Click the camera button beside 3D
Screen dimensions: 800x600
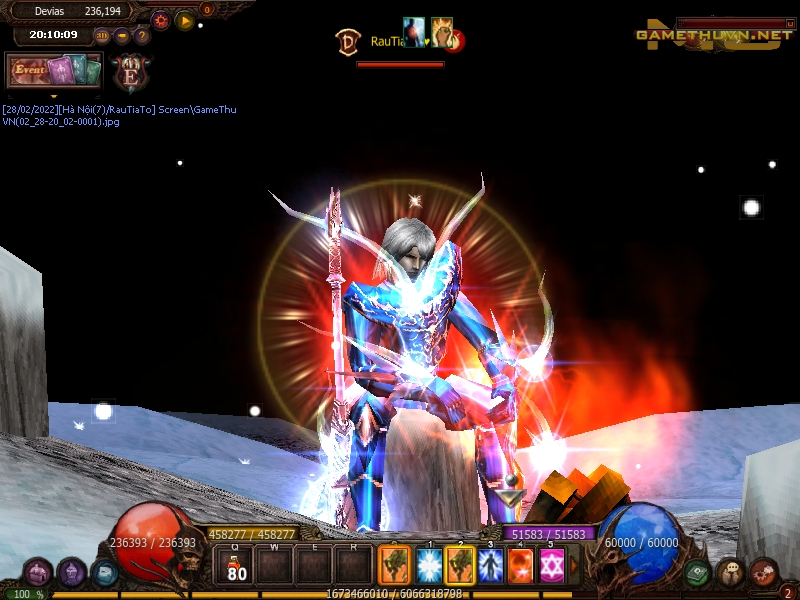tap(122, 37)
